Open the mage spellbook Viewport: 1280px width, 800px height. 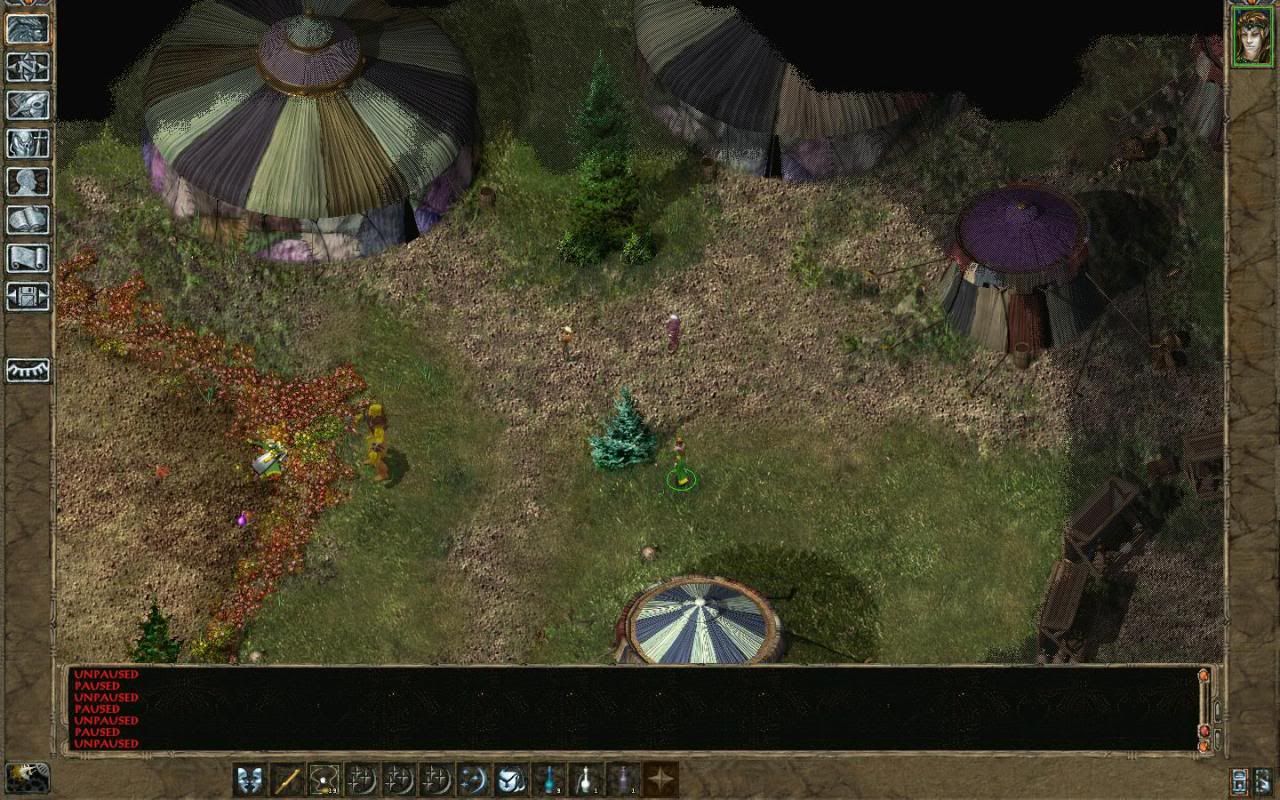click(x=28, y=220)
